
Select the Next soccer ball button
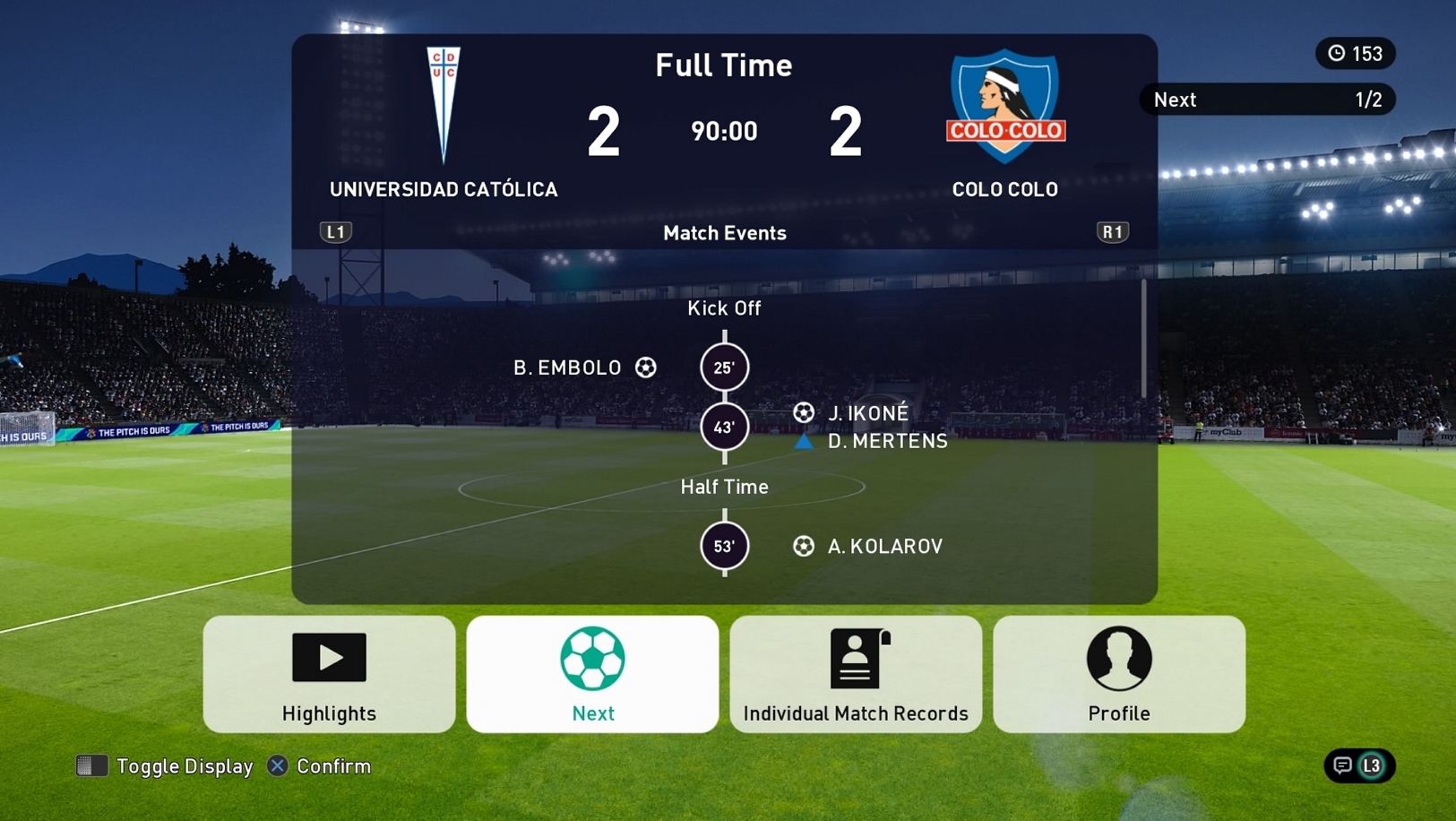click(x=592, y=674)
